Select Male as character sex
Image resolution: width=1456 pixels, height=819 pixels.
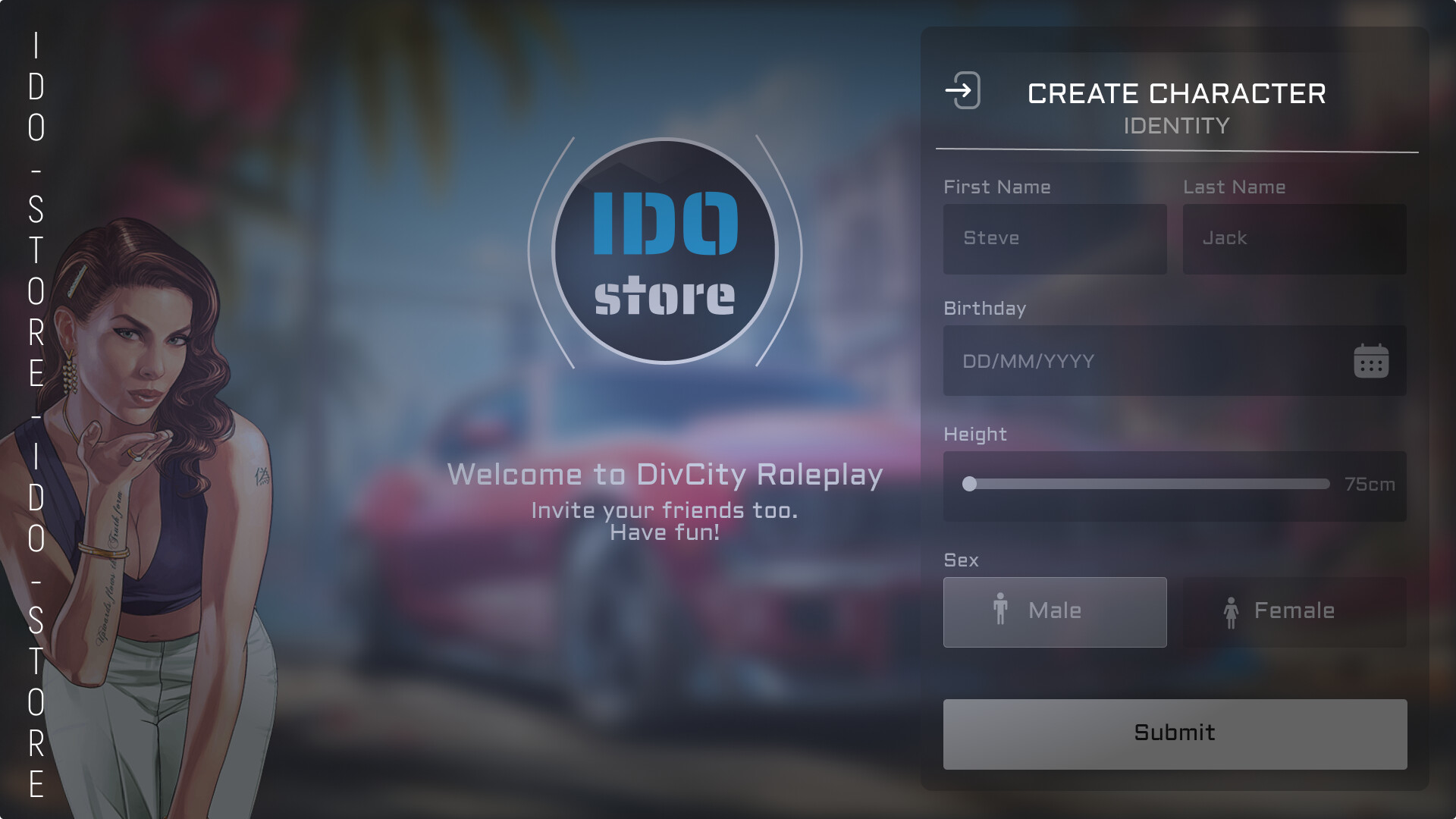pos(1054,611)
